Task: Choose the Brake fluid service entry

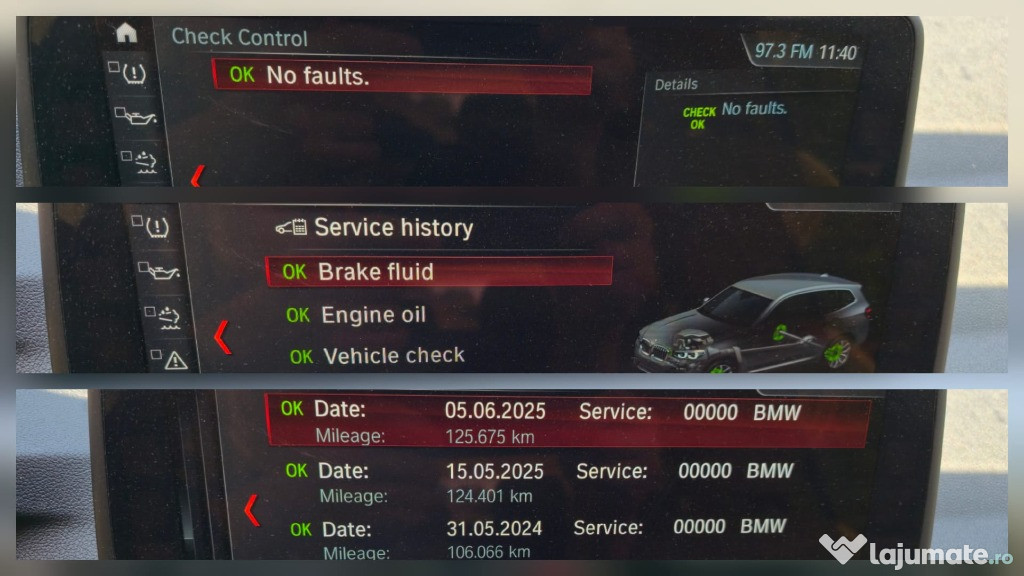Action: (438, 271)
